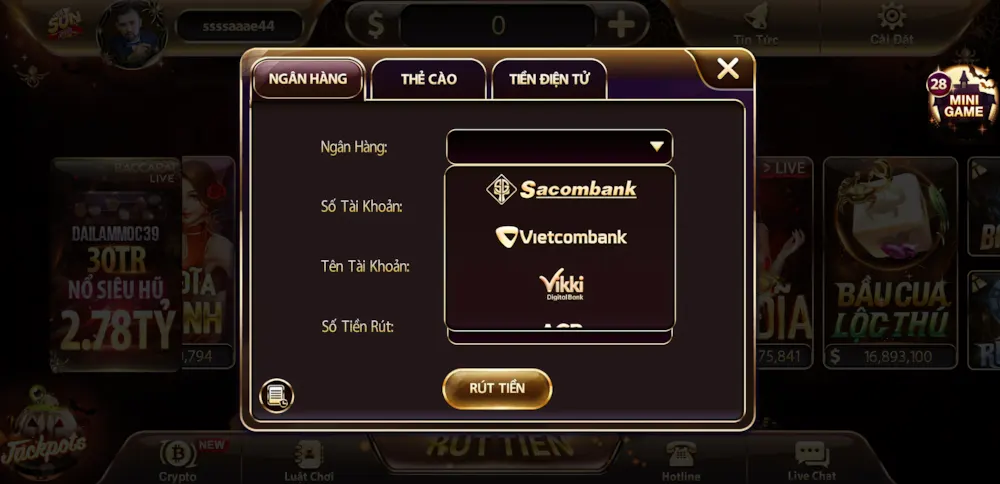Viewport: 1000px width, 484px height.
Task: Click the Rút Tiền confirm button
Action: pos(497,388)
